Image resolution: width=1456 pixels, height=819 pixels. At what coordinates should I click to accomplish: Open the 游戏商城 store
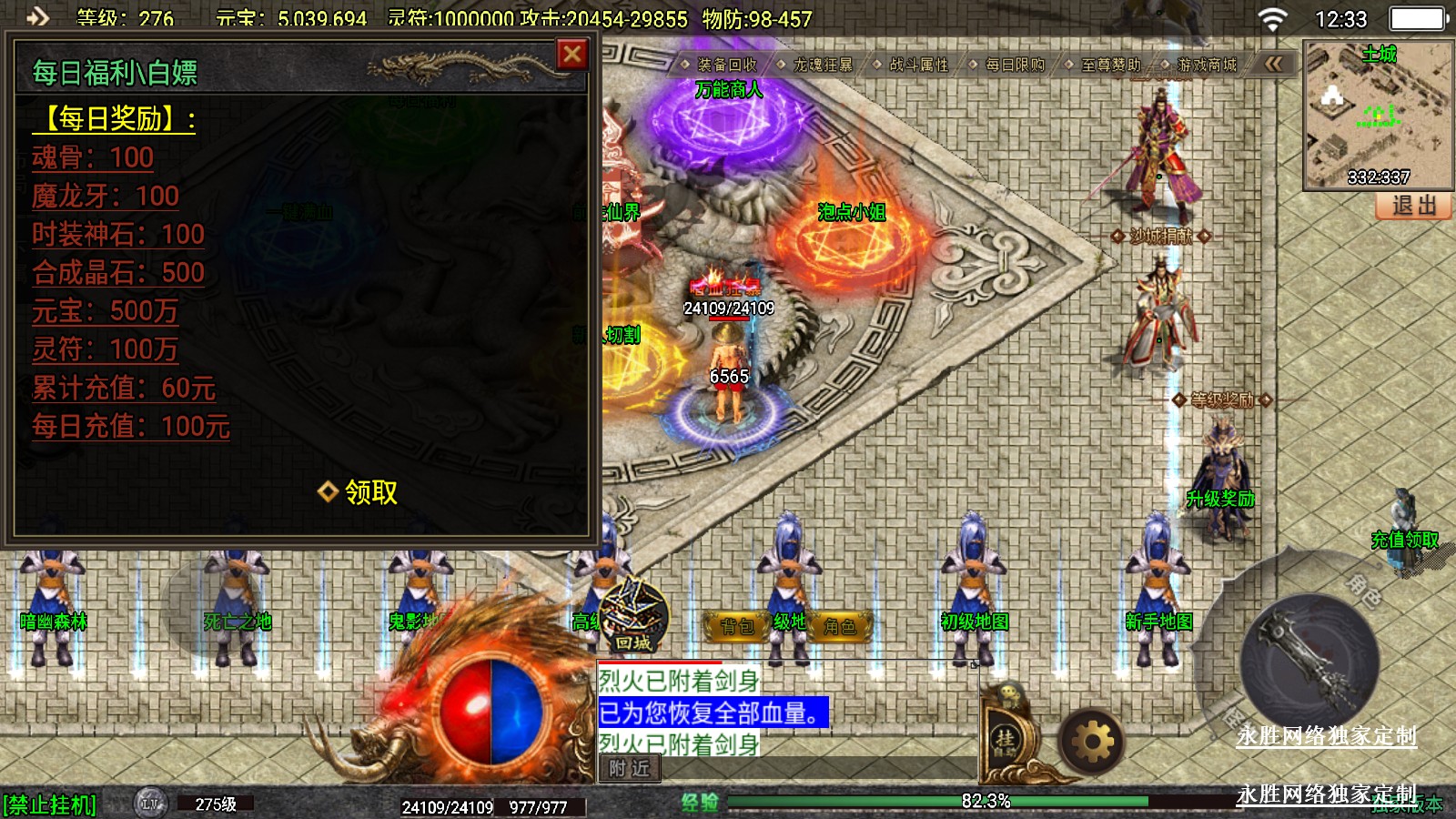pos(1207,65)
